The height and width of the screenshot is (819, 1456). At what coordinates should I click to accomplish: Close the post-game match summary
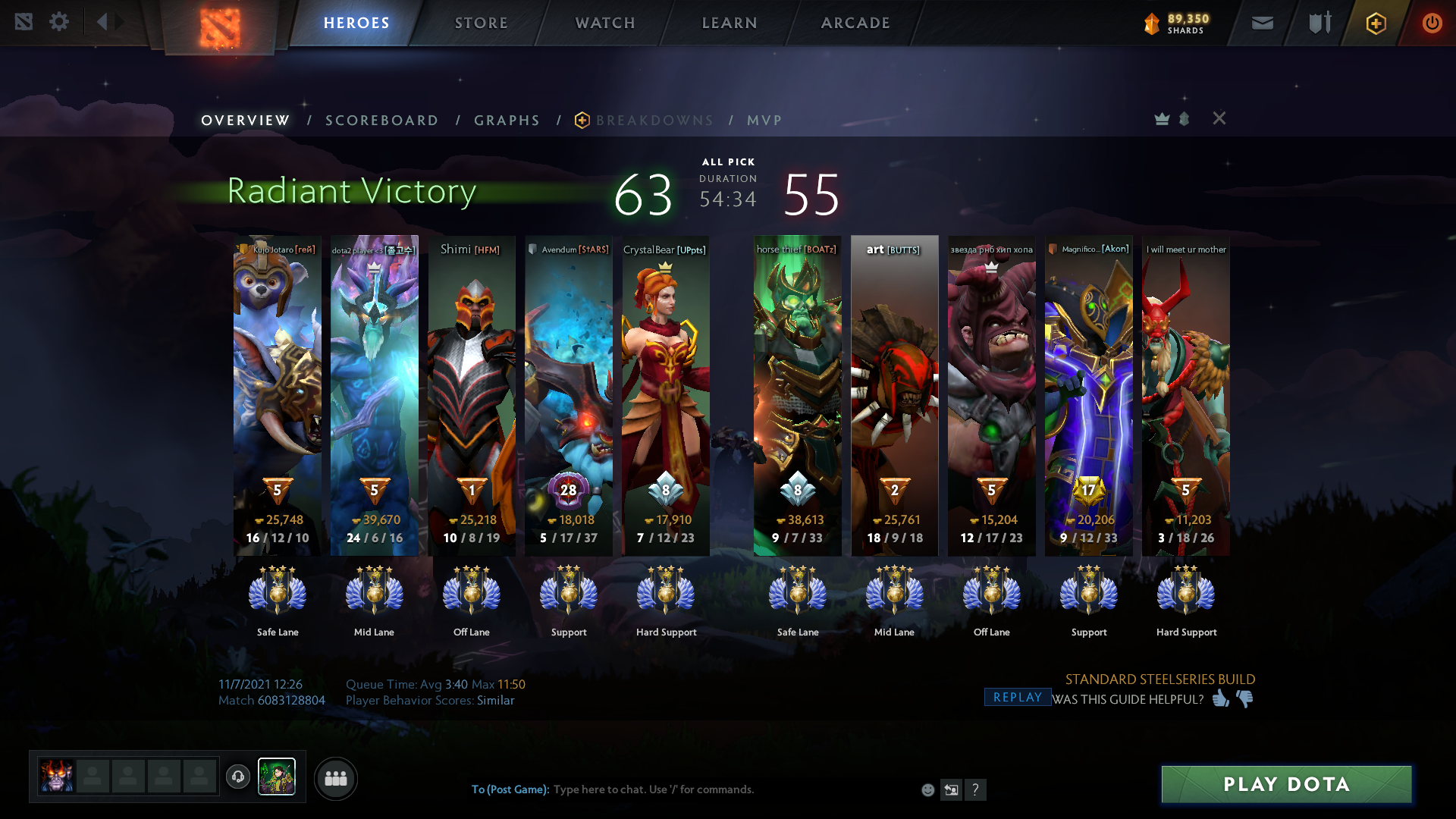coord(1219,118)
